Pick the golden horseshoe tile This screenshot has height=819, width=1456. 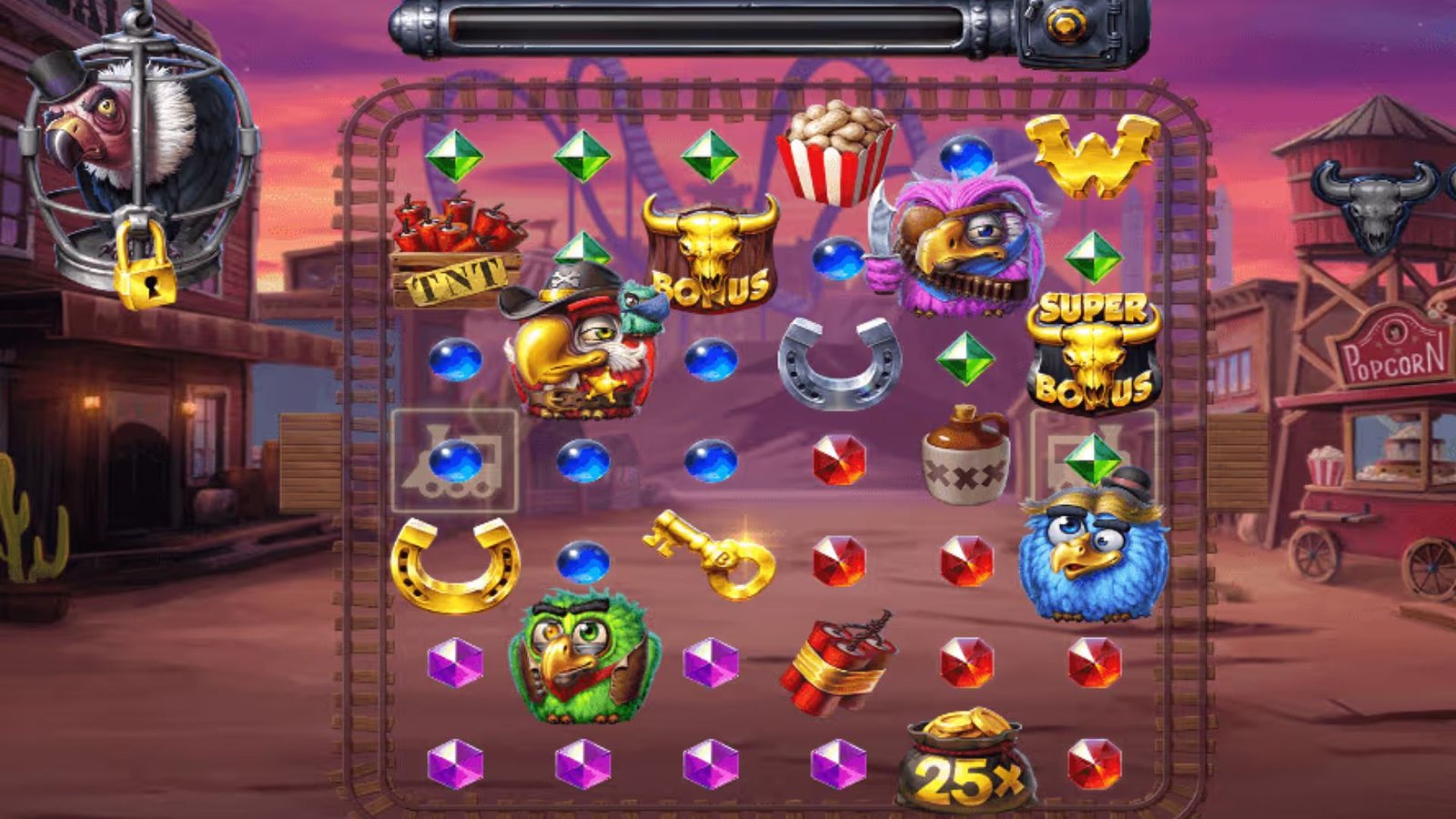pyautogui.click(x=455, y=564)
